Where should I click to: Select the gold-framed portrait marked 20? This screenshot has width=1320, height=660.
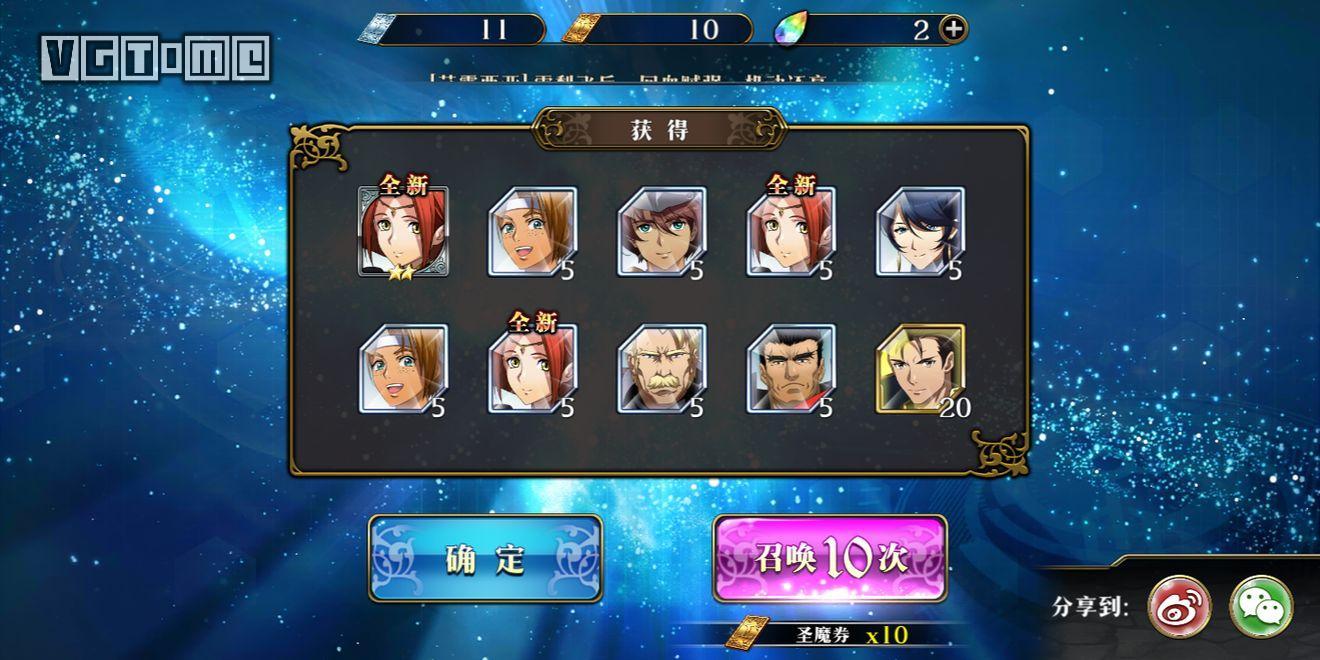pyautogui.click(x=920, y=368)
